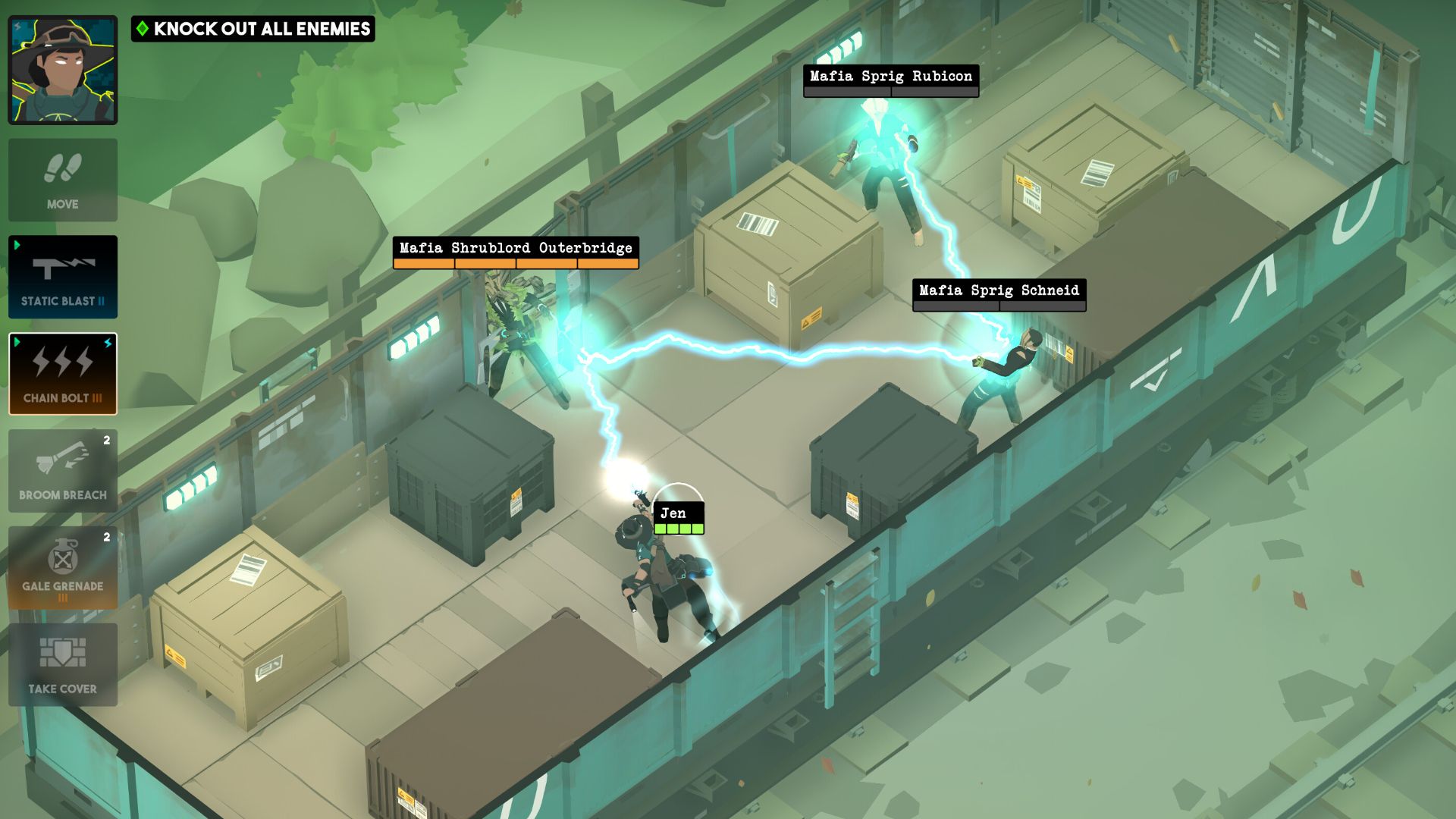
Task: Click the KNOCK OUT ALL ENEMIES objective banner
Action: coord(254,30)
